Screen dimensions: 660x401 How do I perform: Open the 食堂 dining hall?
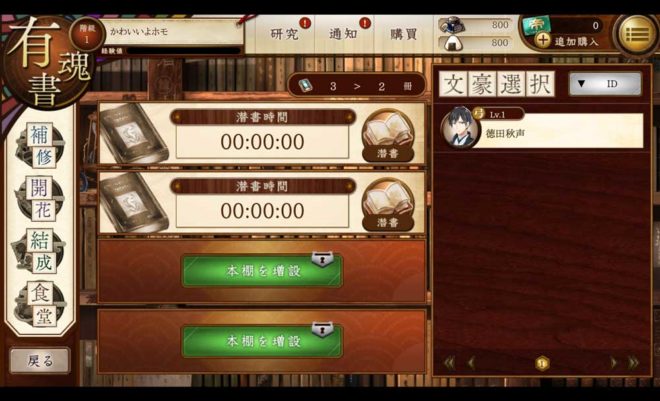click(x=38, y=302)
